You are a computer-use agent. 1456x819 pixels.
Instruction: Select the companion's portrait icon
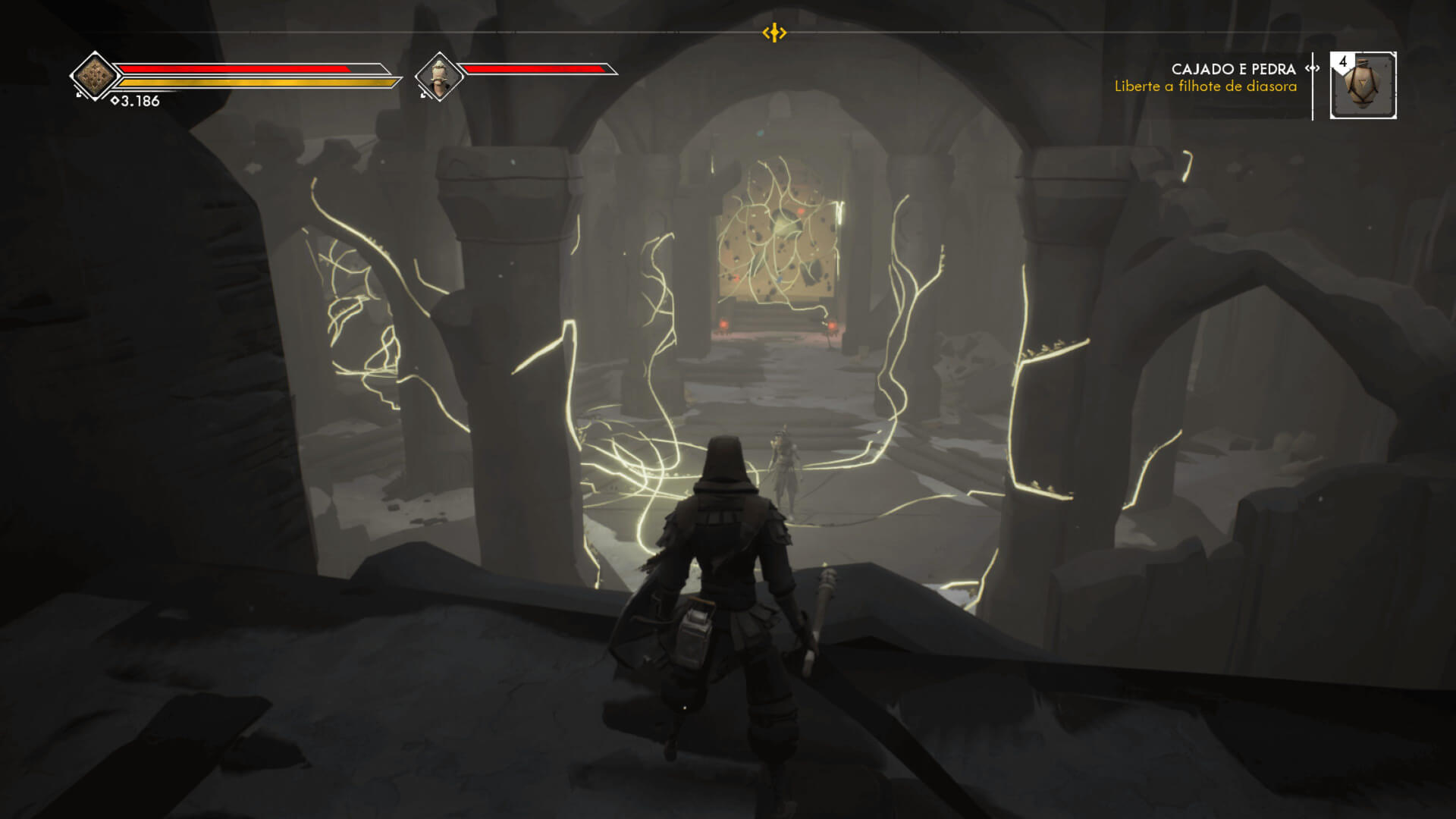click(x=440, y=77)
